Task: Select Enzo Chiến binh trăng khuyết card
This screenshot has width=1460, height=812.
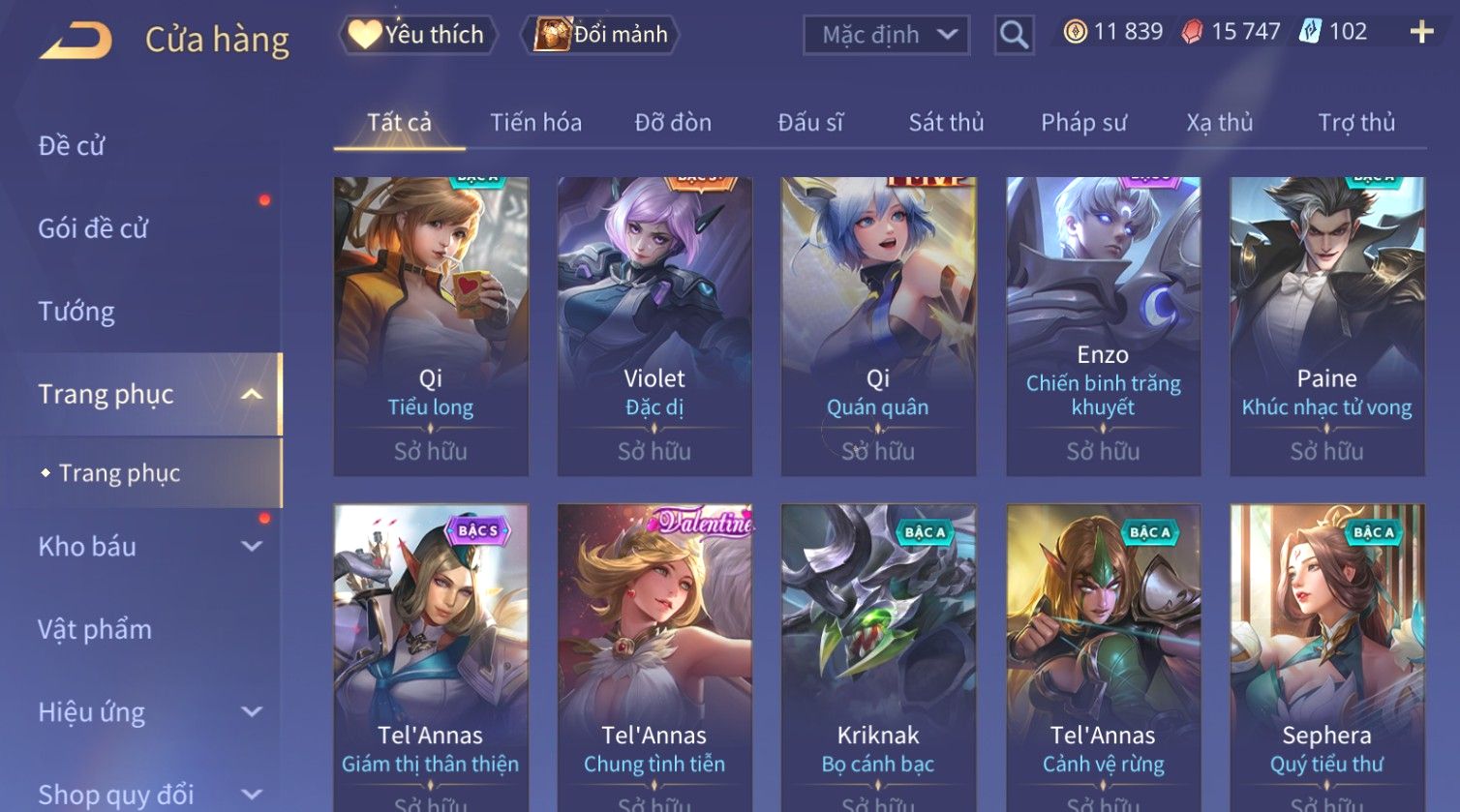Action: pos(1103,325)
